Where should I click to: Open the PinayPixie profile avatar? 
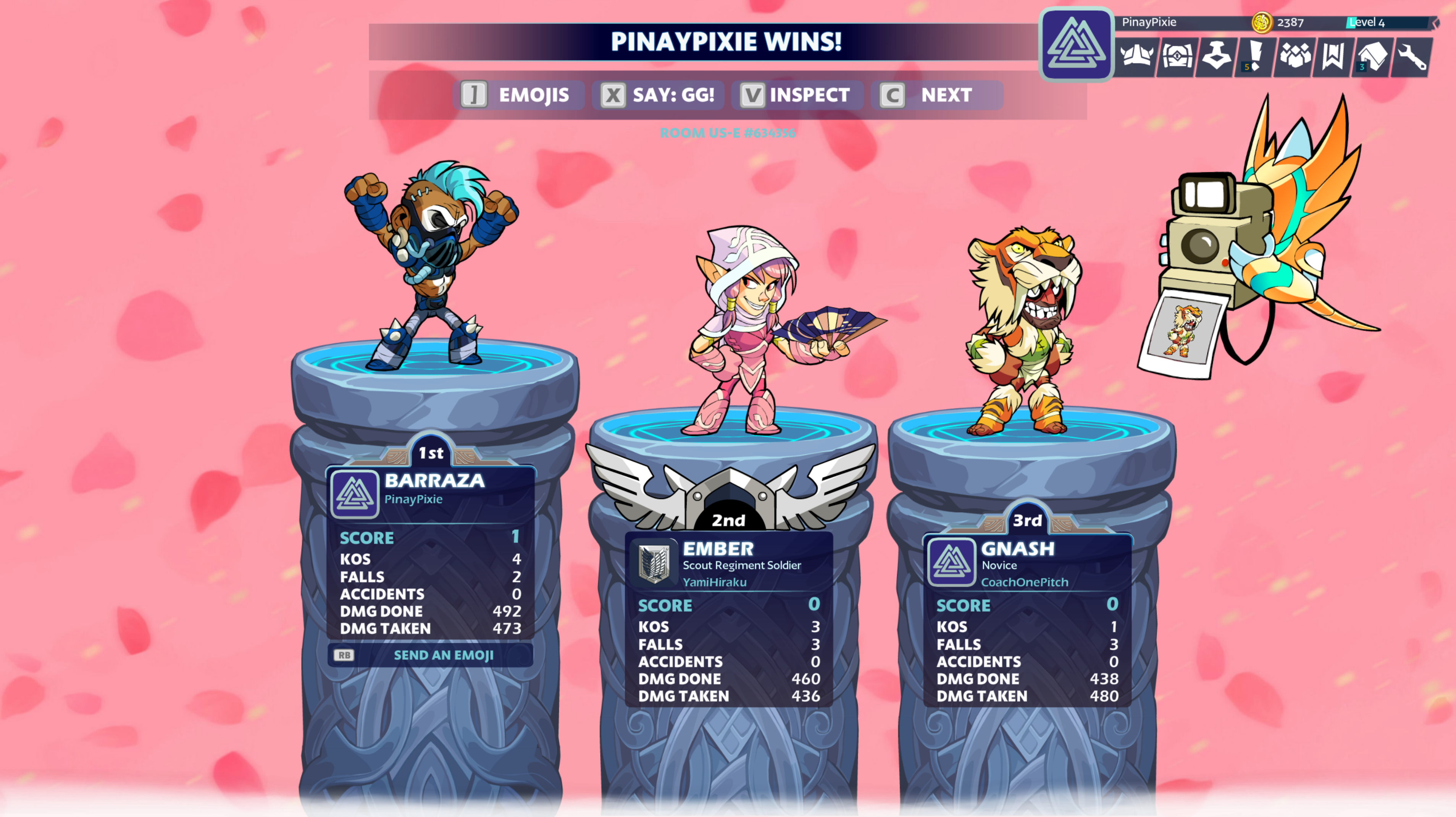click(x=1076, y=44)
